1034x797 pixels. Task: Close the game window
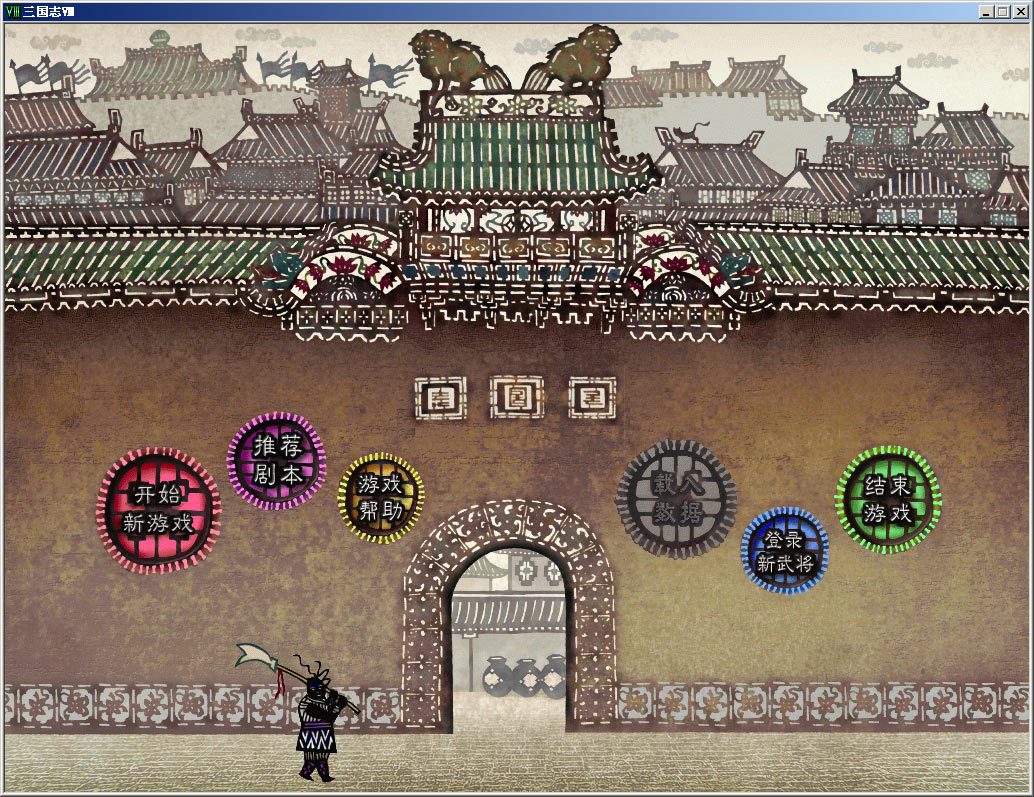click(1020, 11)
